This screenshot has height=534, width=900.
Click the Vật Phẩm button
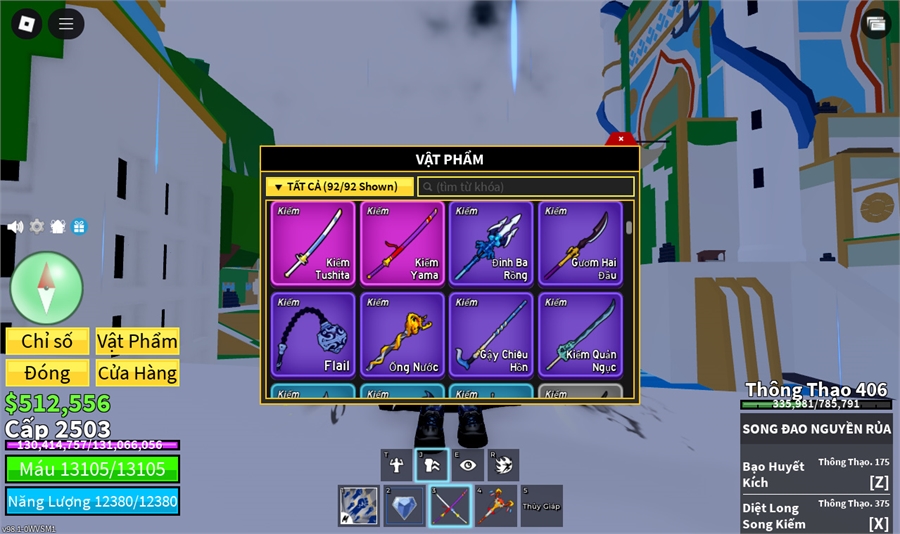click(x=137, y=341)
